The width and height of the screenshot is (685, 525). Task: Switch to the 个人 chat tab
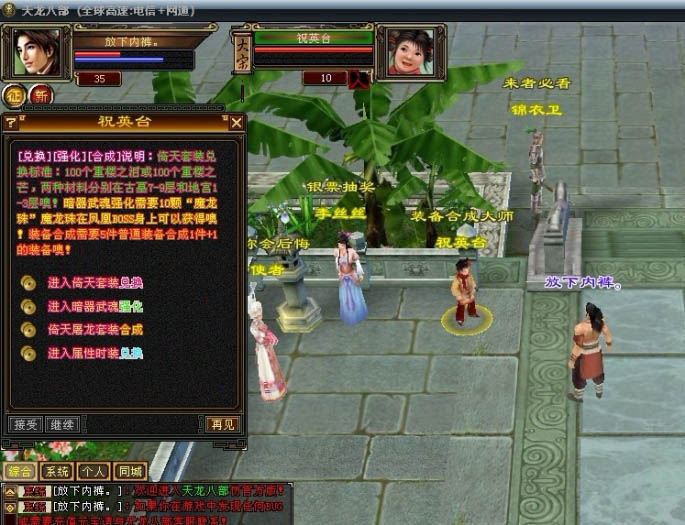pos(94,471)
